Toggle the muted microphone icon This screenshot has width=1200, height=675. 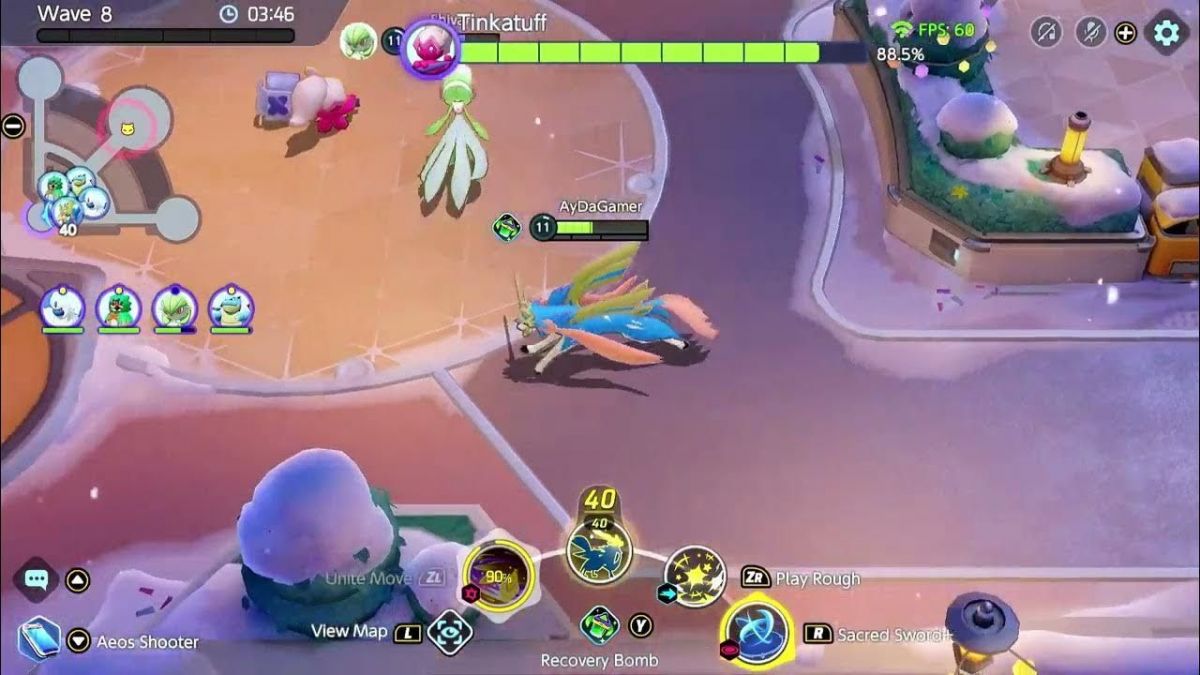coord(1090,32)
